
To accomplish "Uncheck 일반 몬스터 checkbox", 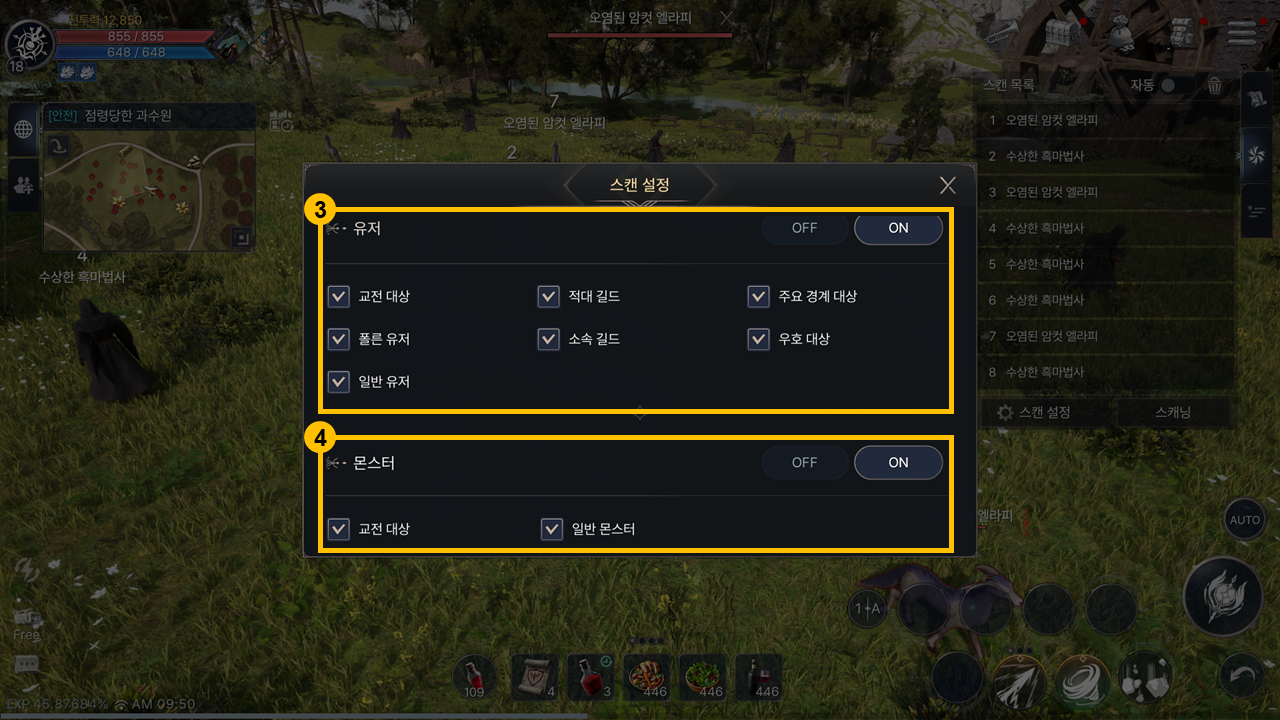I will (551, 529).
